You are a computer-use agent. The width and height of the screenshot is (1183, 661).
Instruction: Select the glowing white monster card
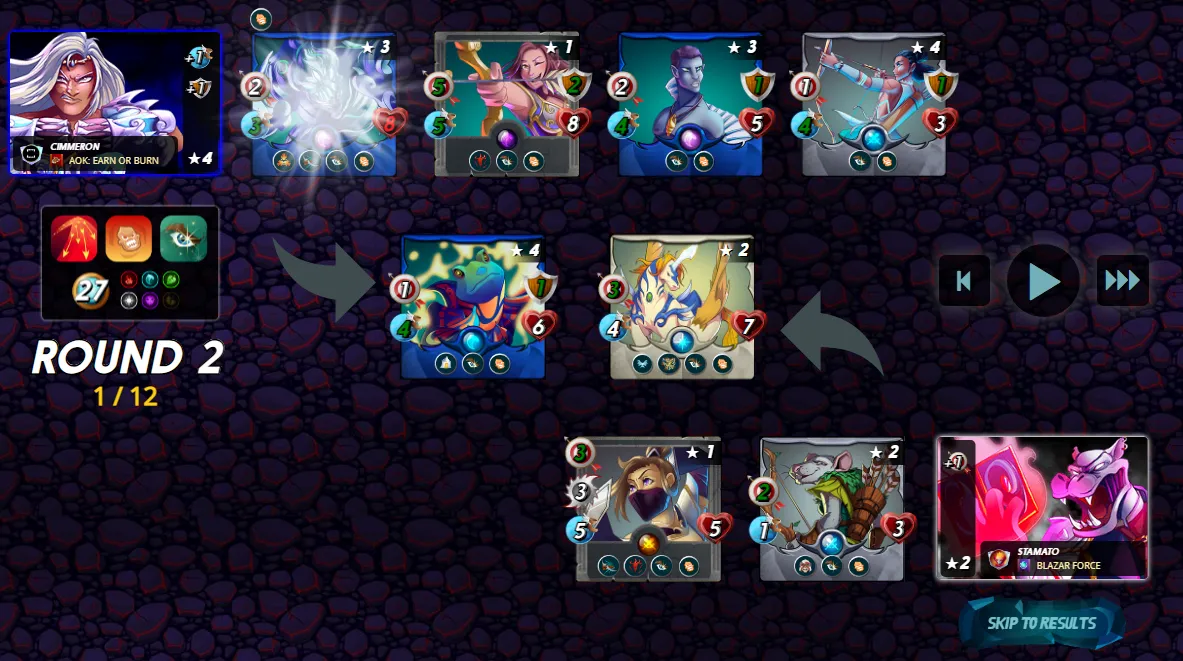tap(324, 104)
